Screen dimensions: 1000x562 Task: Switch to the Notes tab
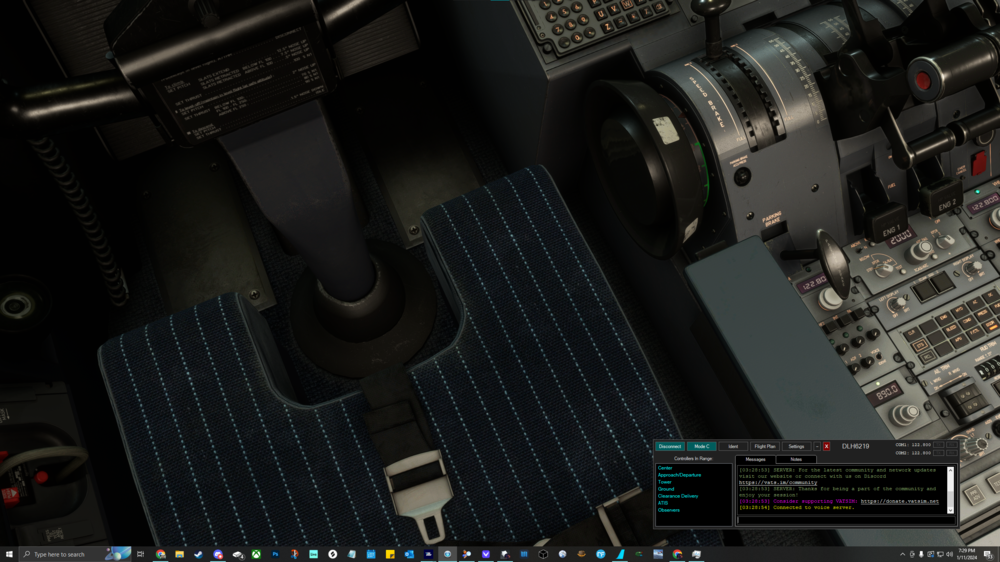pos(796,459)
